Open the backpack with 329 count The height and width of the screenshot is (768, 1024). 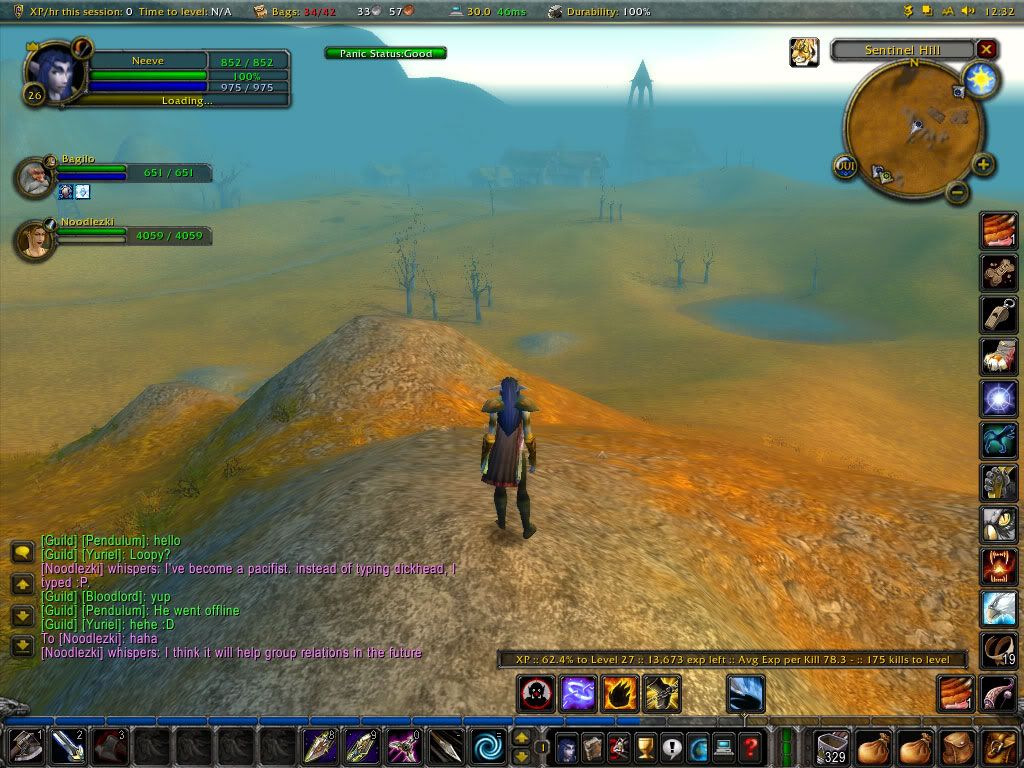832,747
